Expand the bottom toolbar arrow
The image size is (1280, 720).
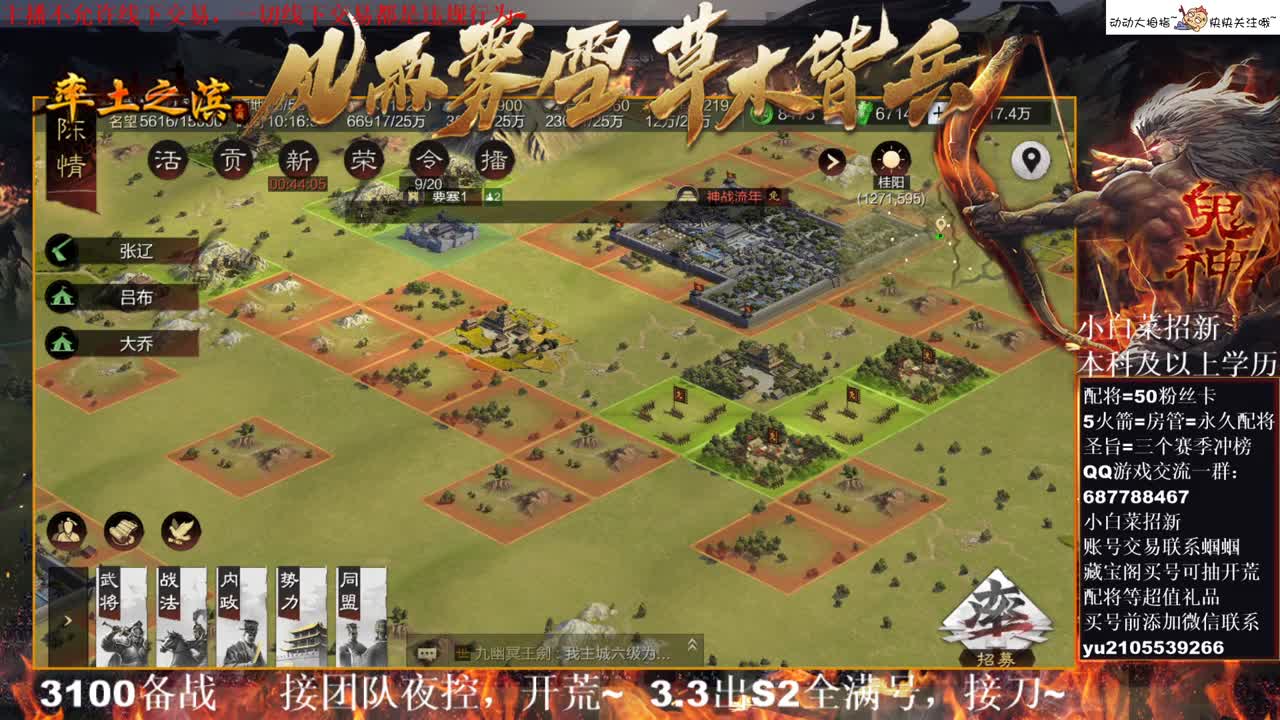[x=67, y=621]
